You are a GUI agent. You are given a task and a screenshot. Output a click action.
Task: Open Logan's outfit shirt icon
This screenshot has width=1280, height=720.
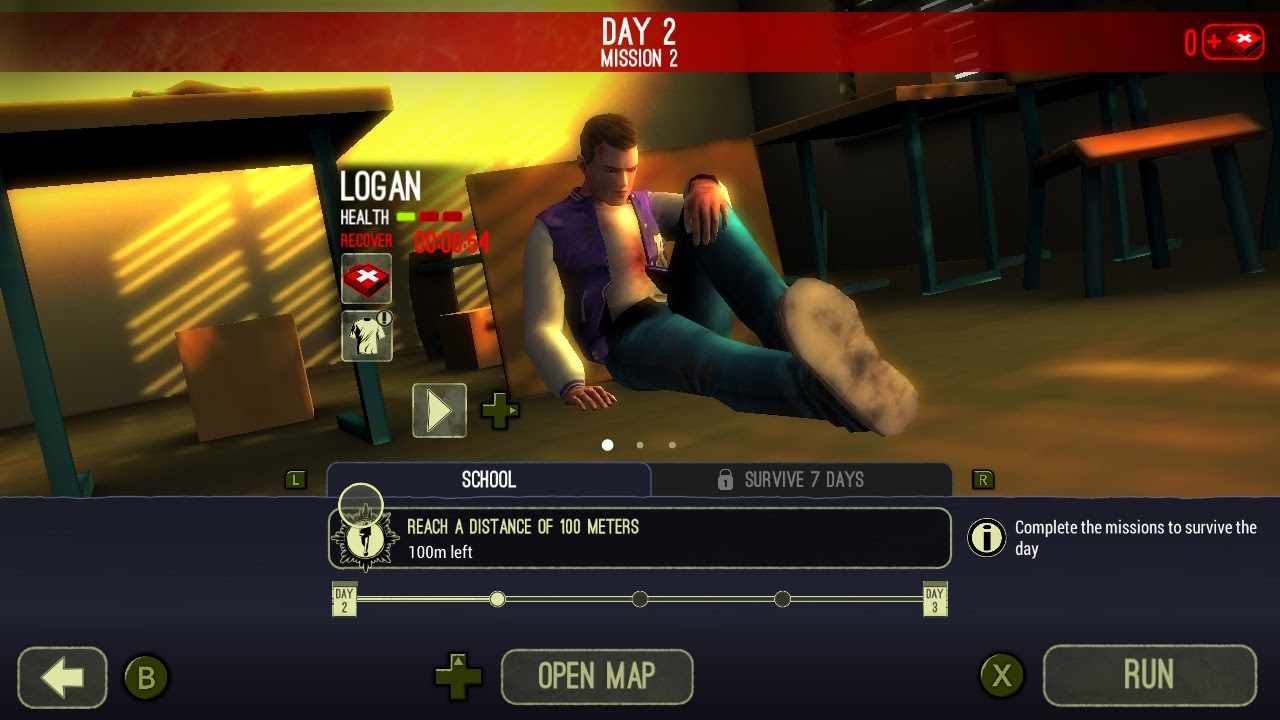pos(366,336)
